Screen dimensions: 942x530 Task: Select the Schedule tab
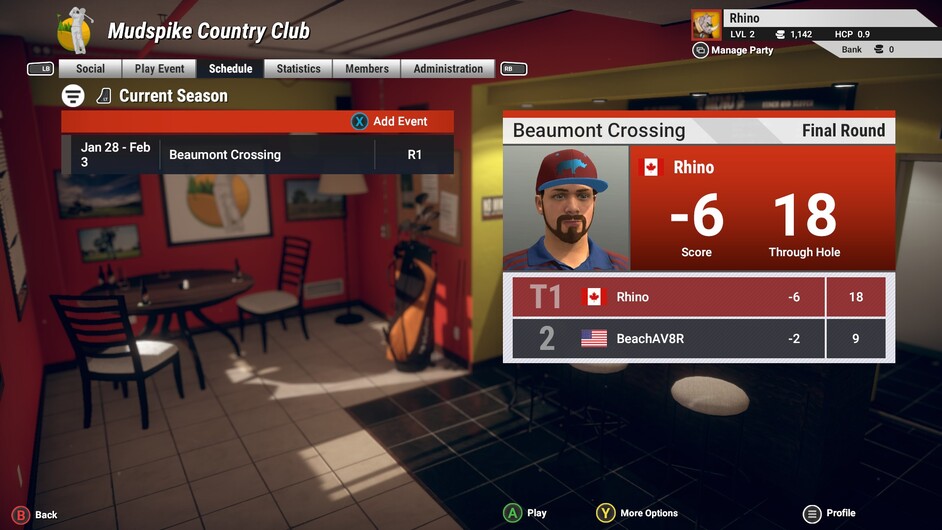click(x=230, y=69)
